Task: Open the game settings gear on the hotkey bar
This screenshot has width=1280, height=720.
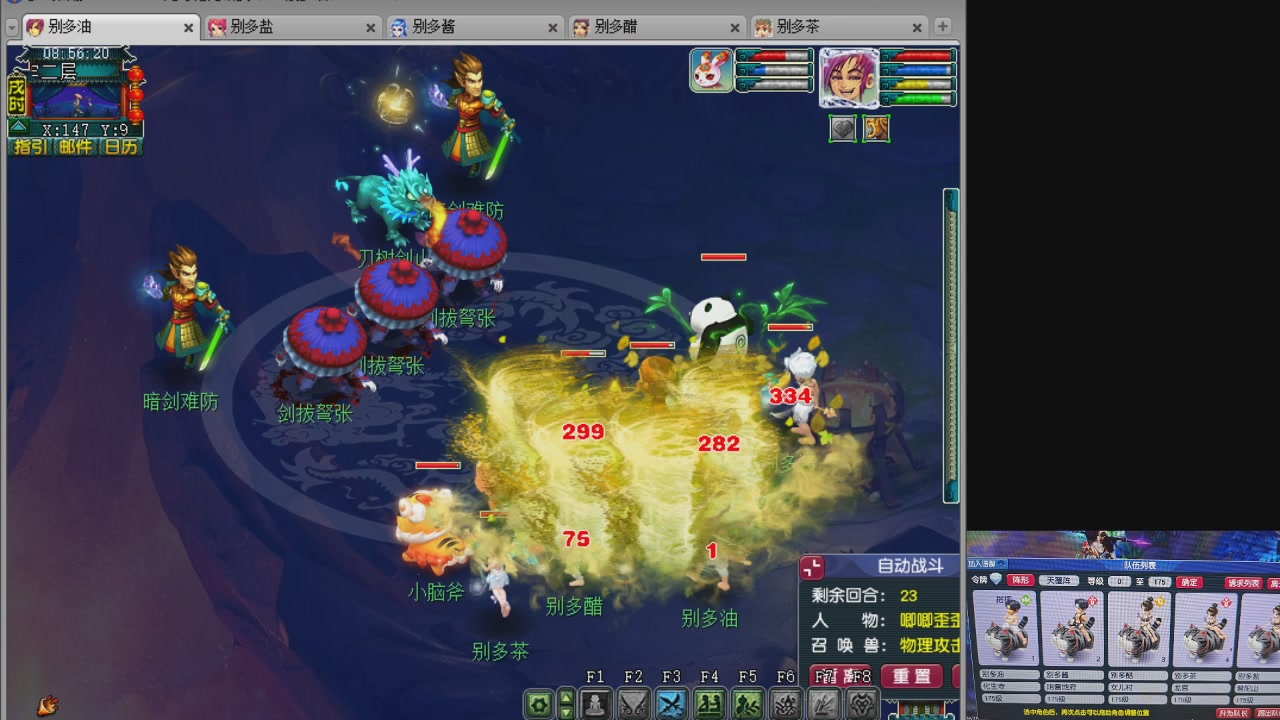Action: (538, 705)
